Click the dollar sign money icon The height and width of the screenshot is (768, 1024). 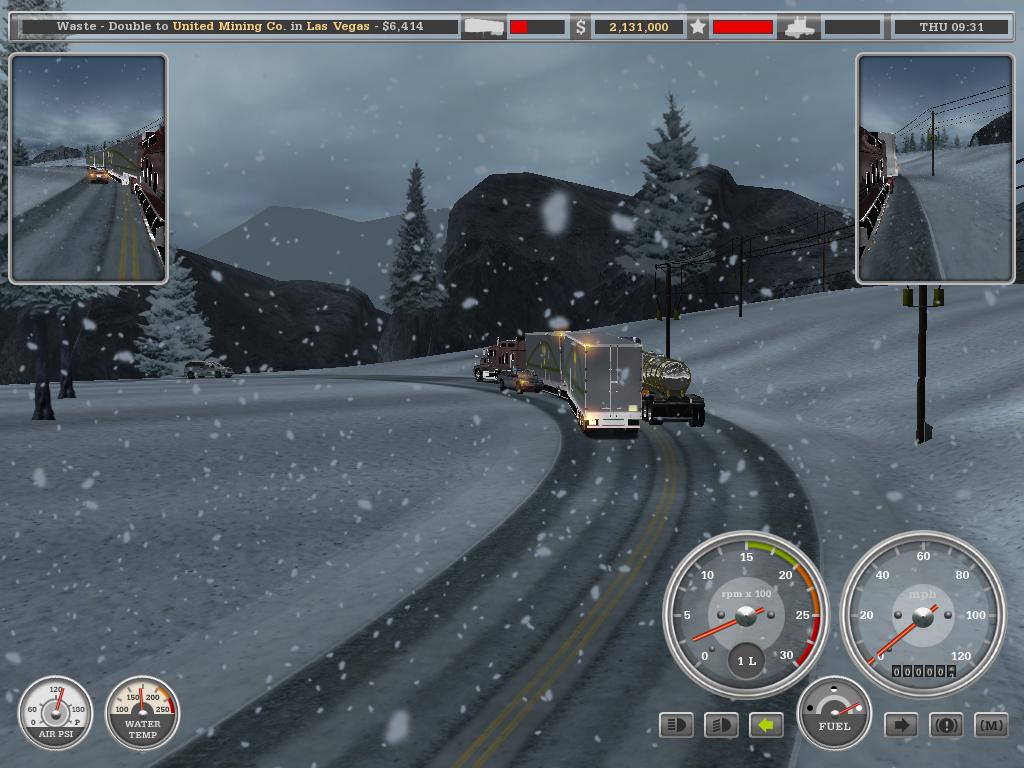point(580,27)
